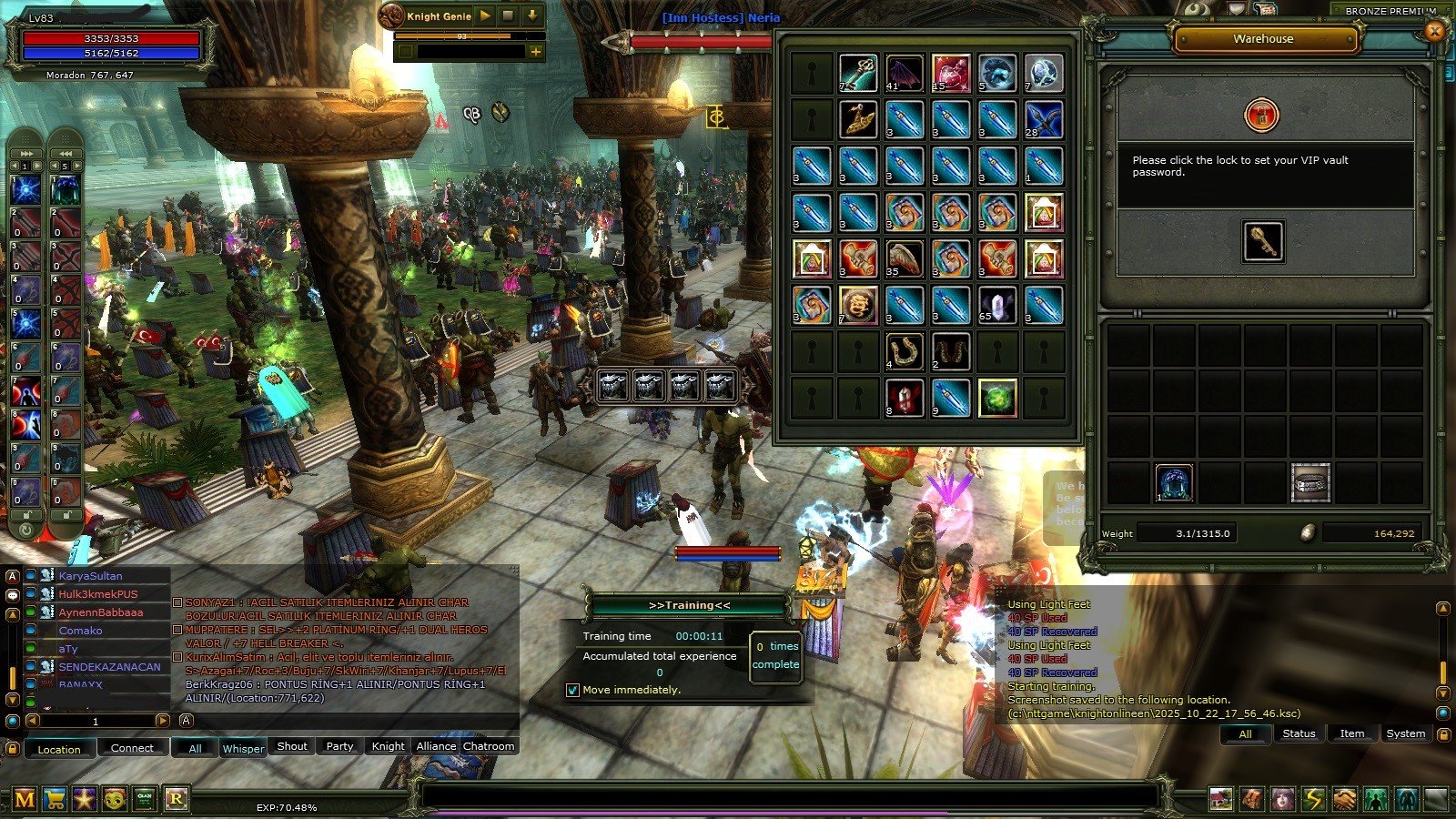
Task: Switch the log to the System tab
Action: pyautogui.click(x=1405, y=733)
